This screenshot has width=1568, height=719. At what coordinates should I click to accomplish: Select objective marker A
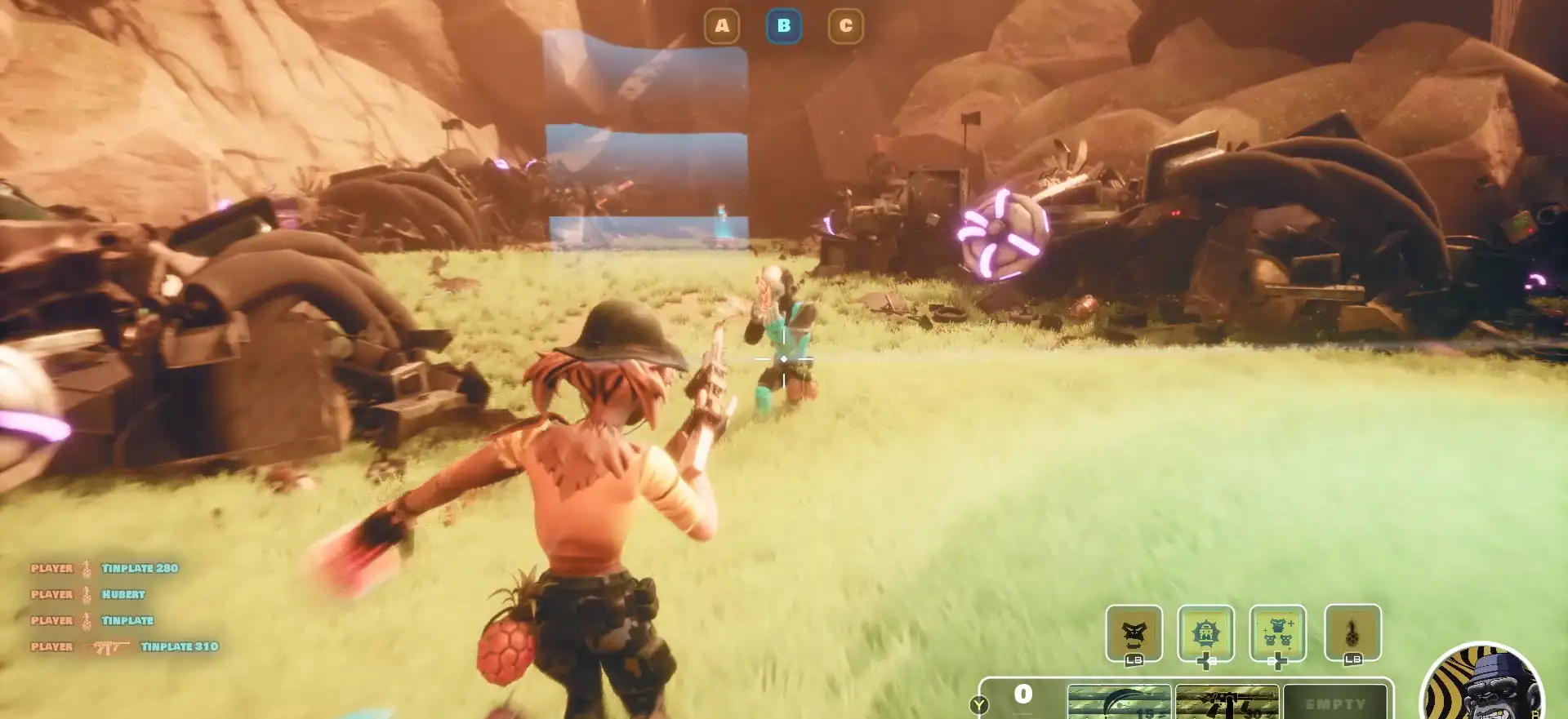click(x=722, y=26)
